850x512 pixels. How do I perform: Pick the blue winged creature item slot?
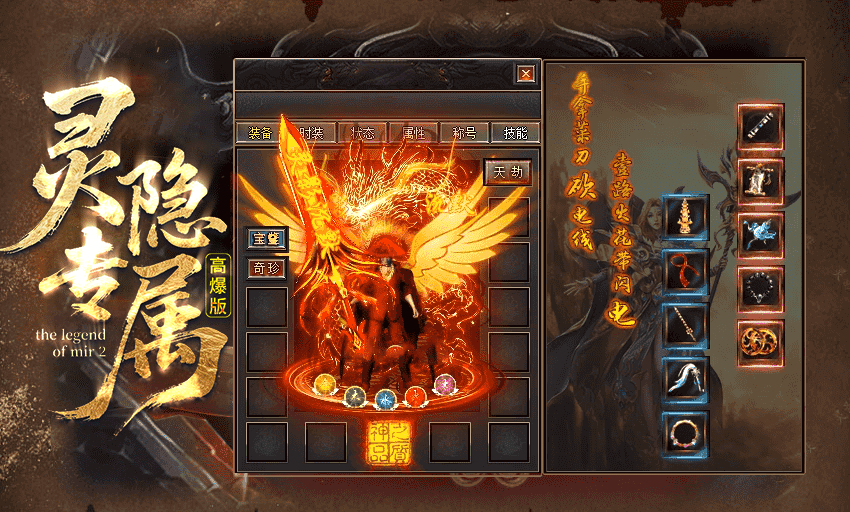click(x=761, y=235)
